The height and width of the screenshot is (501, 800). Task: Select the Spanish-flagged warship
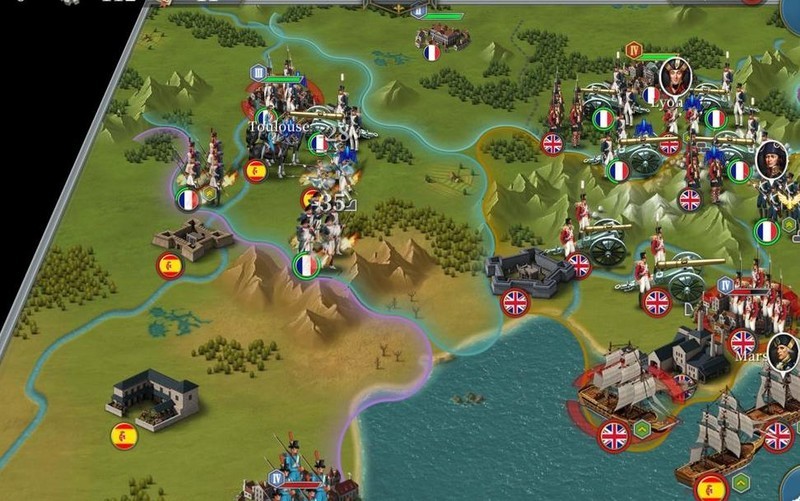722,455
